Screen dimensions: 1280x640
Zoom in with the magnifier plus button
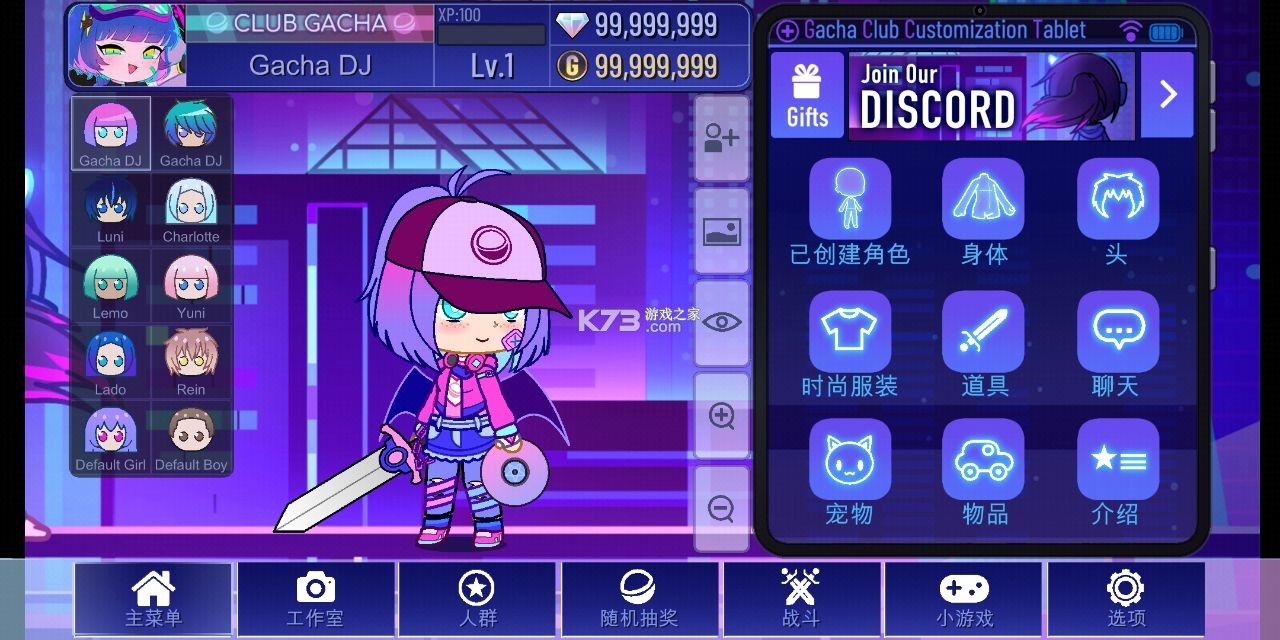(x=721, y=415)
